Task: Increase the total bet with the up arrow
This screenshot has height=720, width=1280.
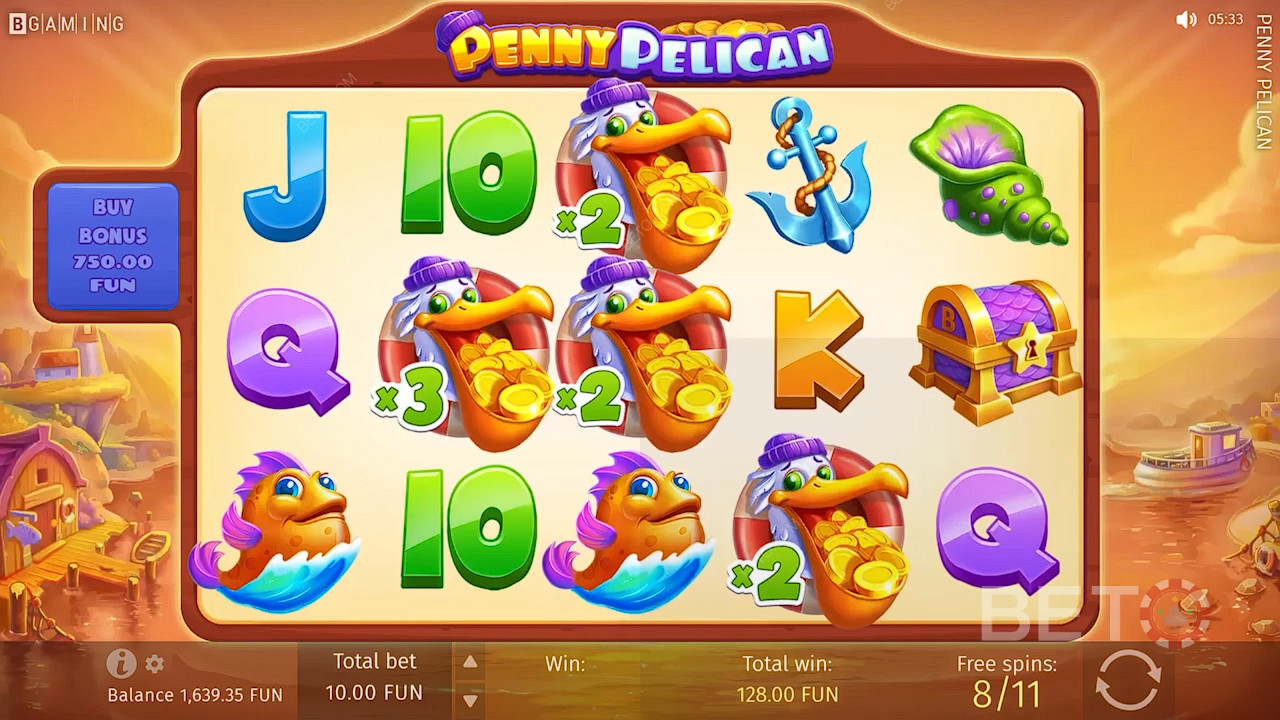Action: (469, 662)
